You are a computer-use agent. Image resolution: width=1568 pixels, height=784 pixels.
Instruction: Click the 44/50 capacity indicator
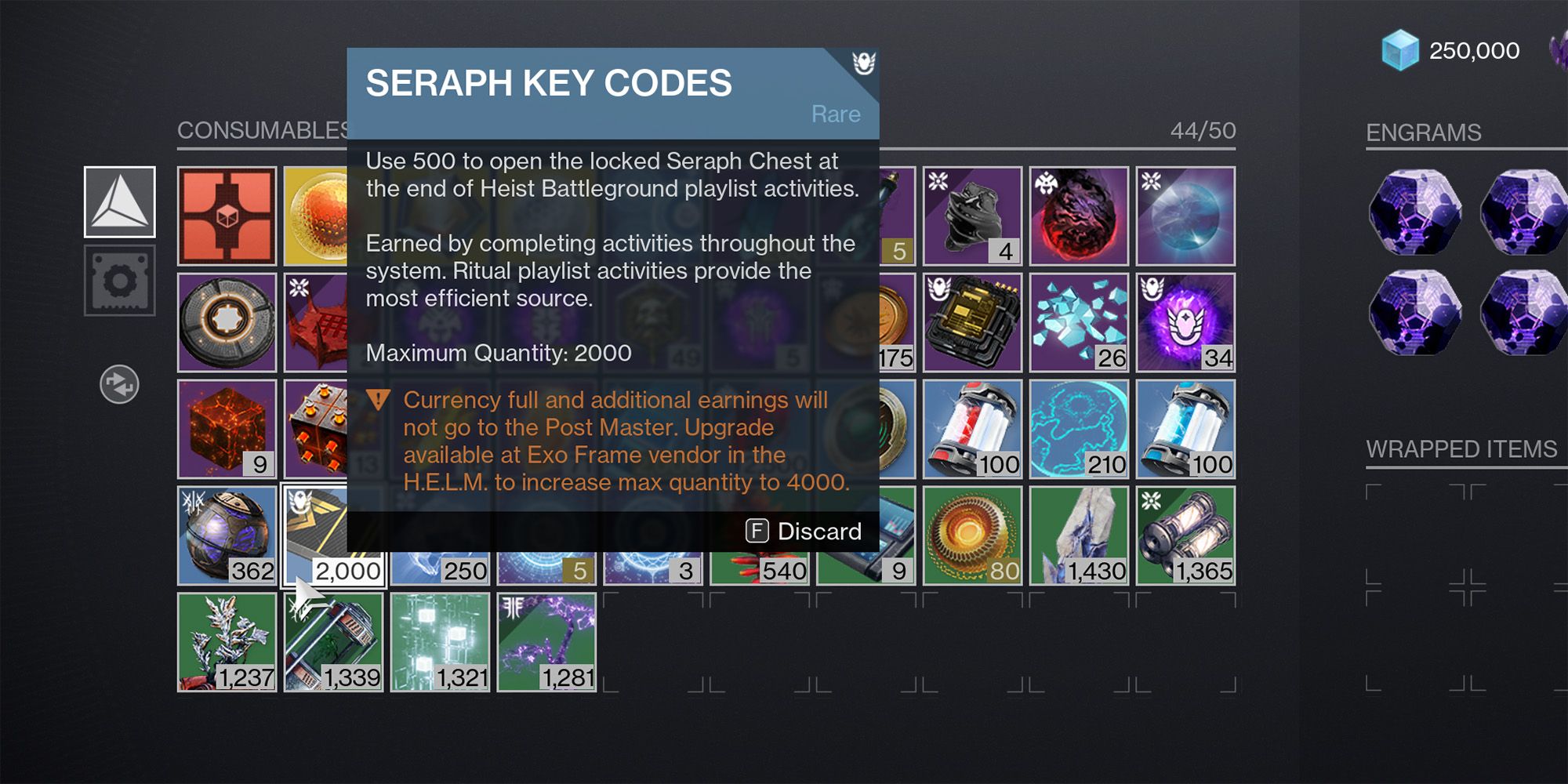(x=1202, y=129)
